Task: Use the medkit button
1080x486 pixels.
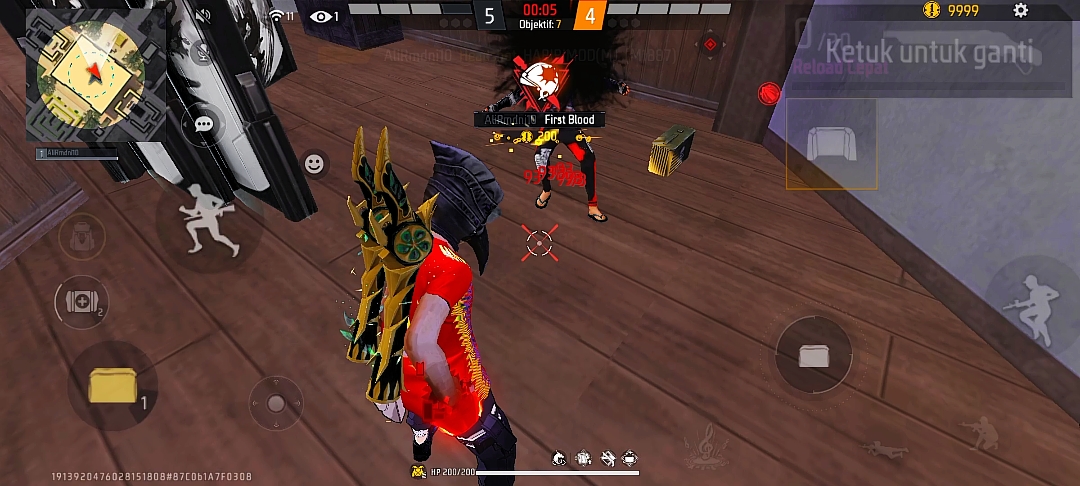Action: tap(81, 302)
